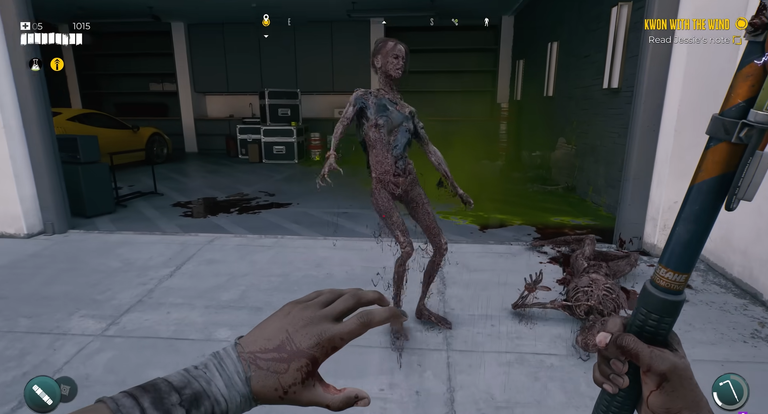Click the yellow lock marker on compass
Screen dimensions: 768x414
pos(266,20)
